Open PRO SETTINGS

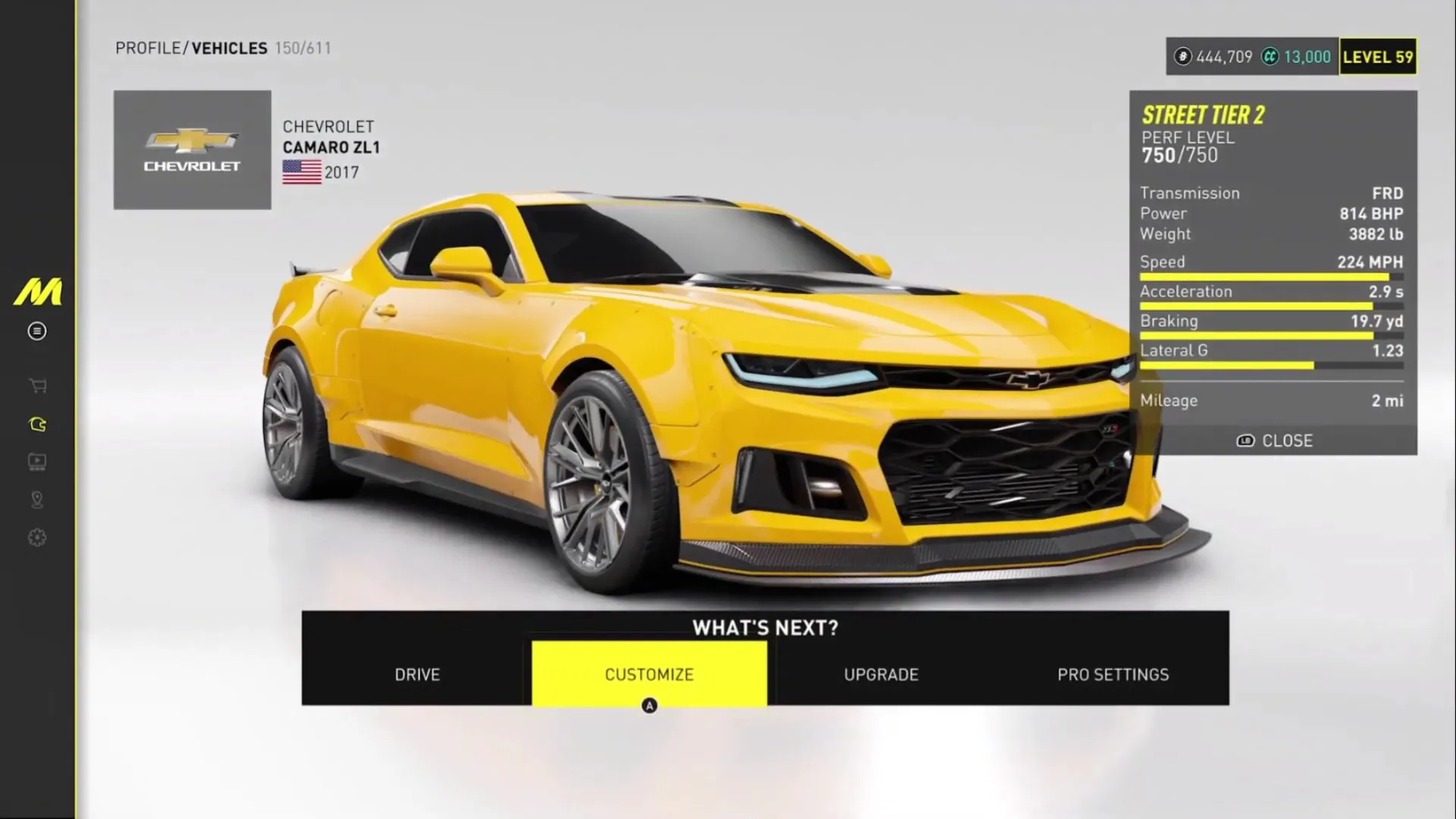(1113, 674)
